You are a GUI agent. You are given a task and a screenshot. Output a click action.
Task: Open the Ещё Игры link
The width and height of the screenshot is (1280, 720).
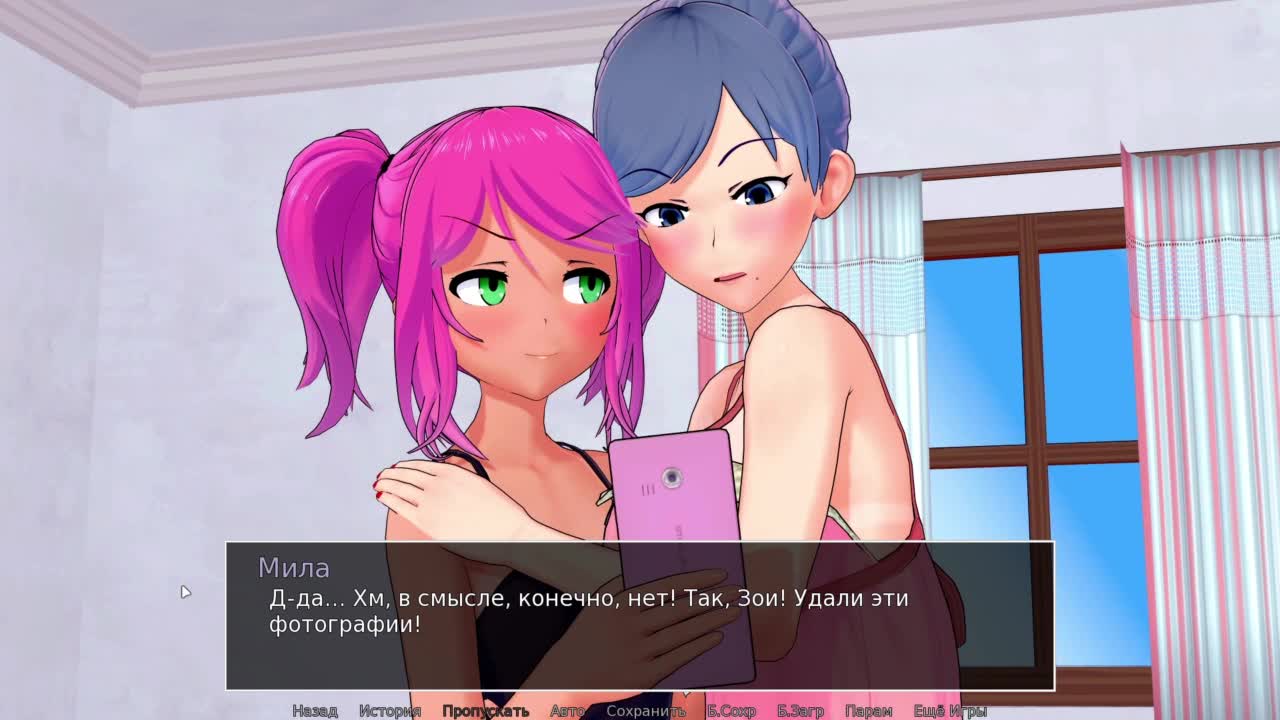[950, 711]
